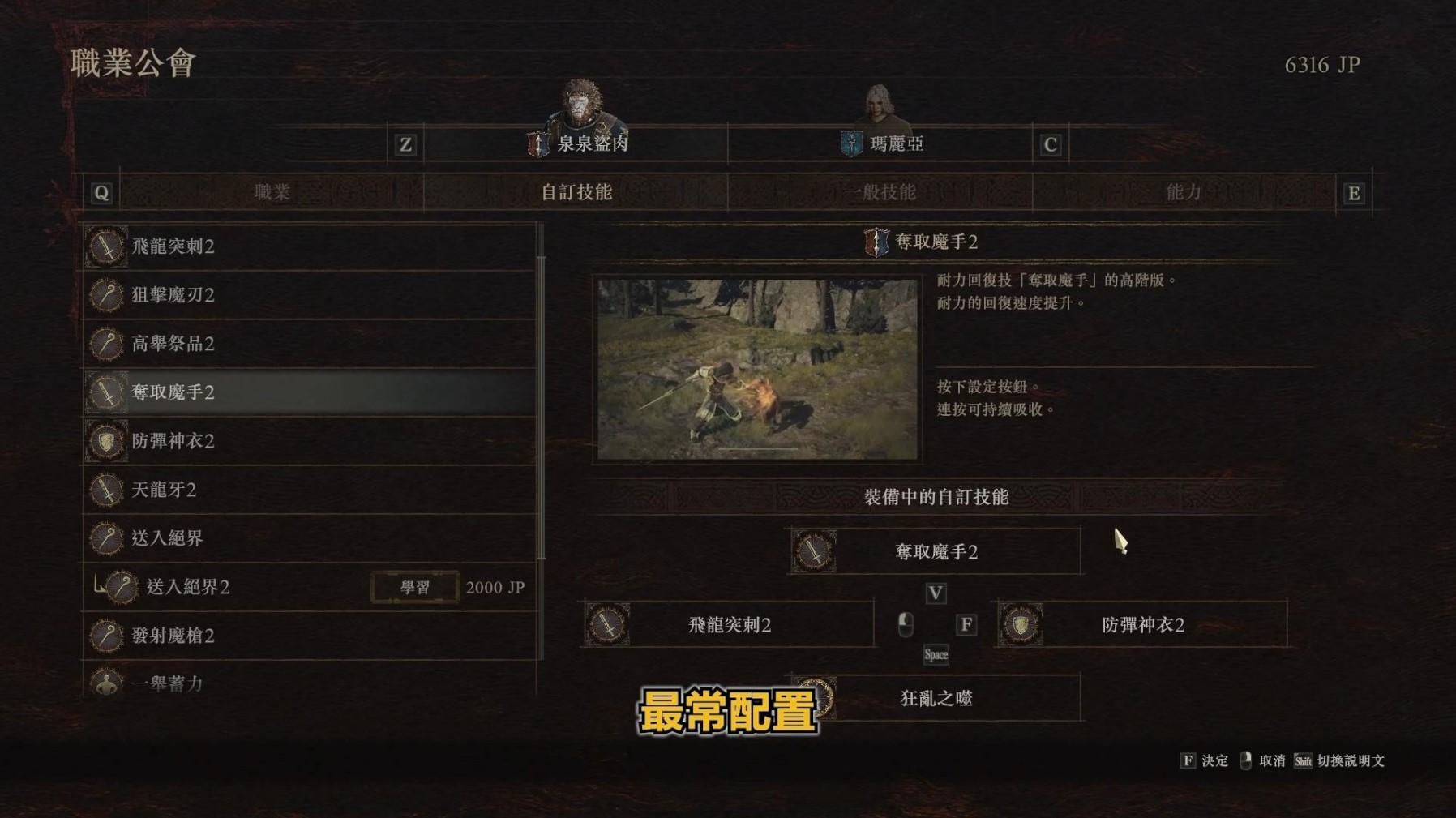Click the 發射魔槍2 skill icon

click(x=105, y=636)
